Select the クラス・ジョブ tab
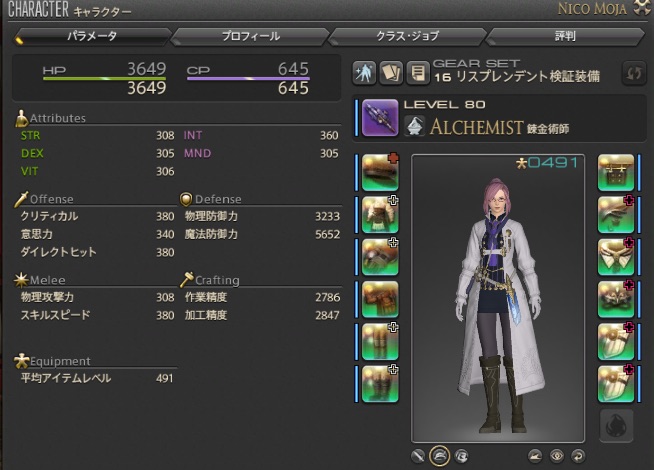This screenshot has height=470, width=654. (407, 37)
